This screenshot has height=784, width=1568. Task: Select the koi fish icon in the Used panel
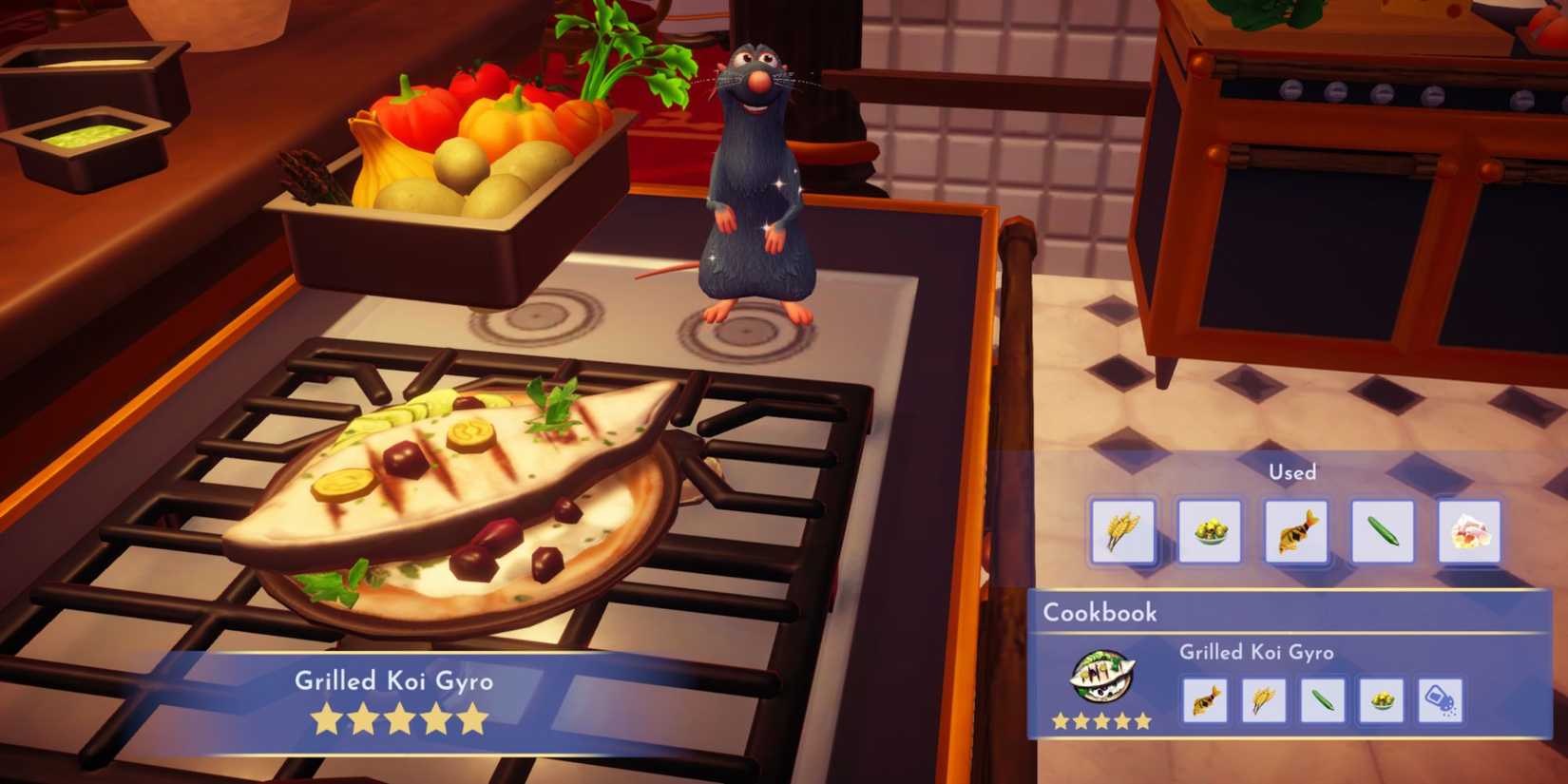[x=1293, y=532]
